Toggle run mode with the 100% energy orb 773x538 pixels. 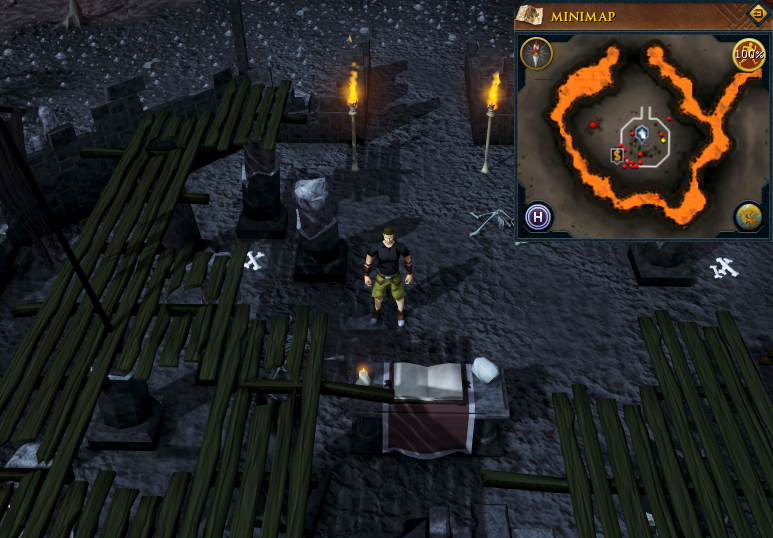tap(748, 54)
